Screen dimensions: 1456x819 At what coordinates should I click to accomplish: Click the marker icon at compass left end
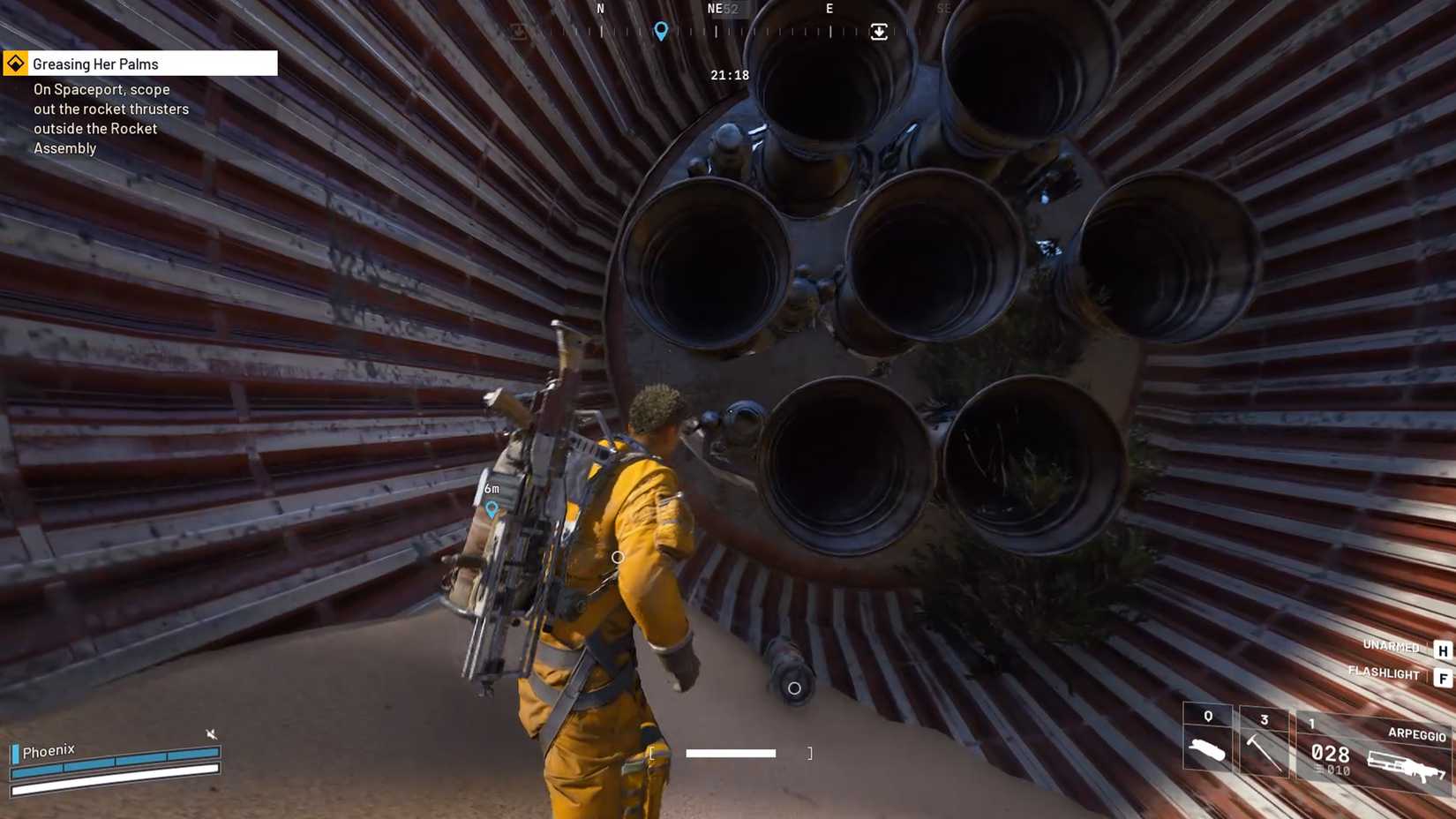(x=519, y=29)
